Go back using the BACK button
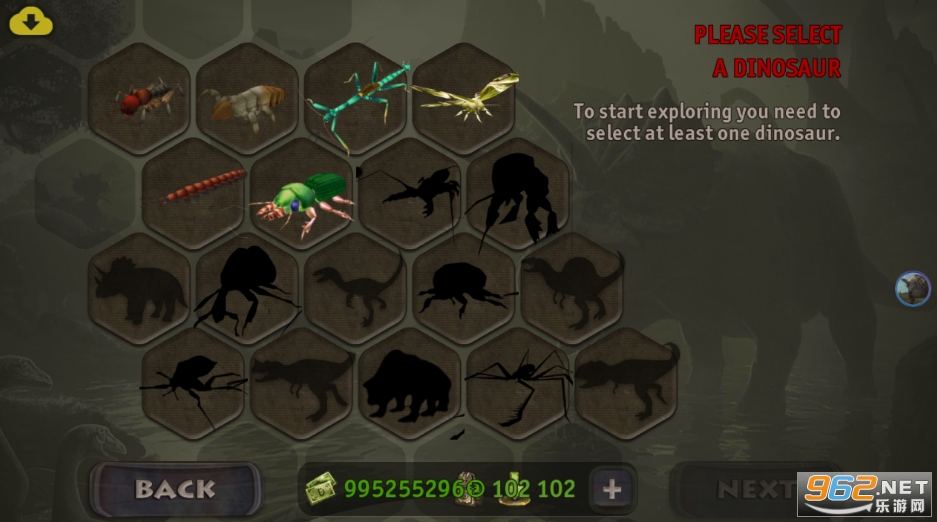The image size is (937, 522). pyautogui.click(x=175, y=489)
